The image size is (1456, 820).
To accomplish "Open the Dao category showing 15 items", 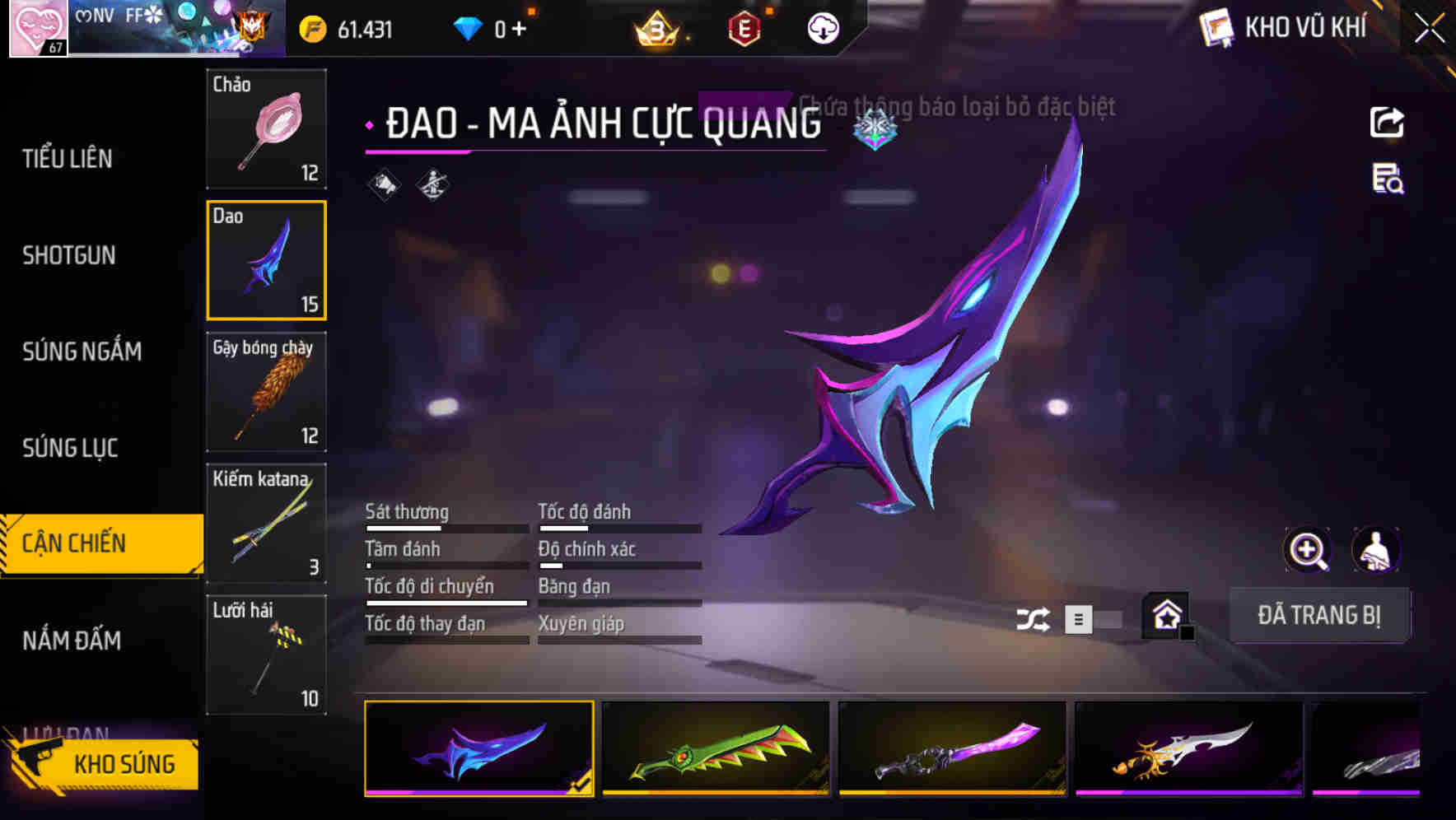I will tap(266, 259).
